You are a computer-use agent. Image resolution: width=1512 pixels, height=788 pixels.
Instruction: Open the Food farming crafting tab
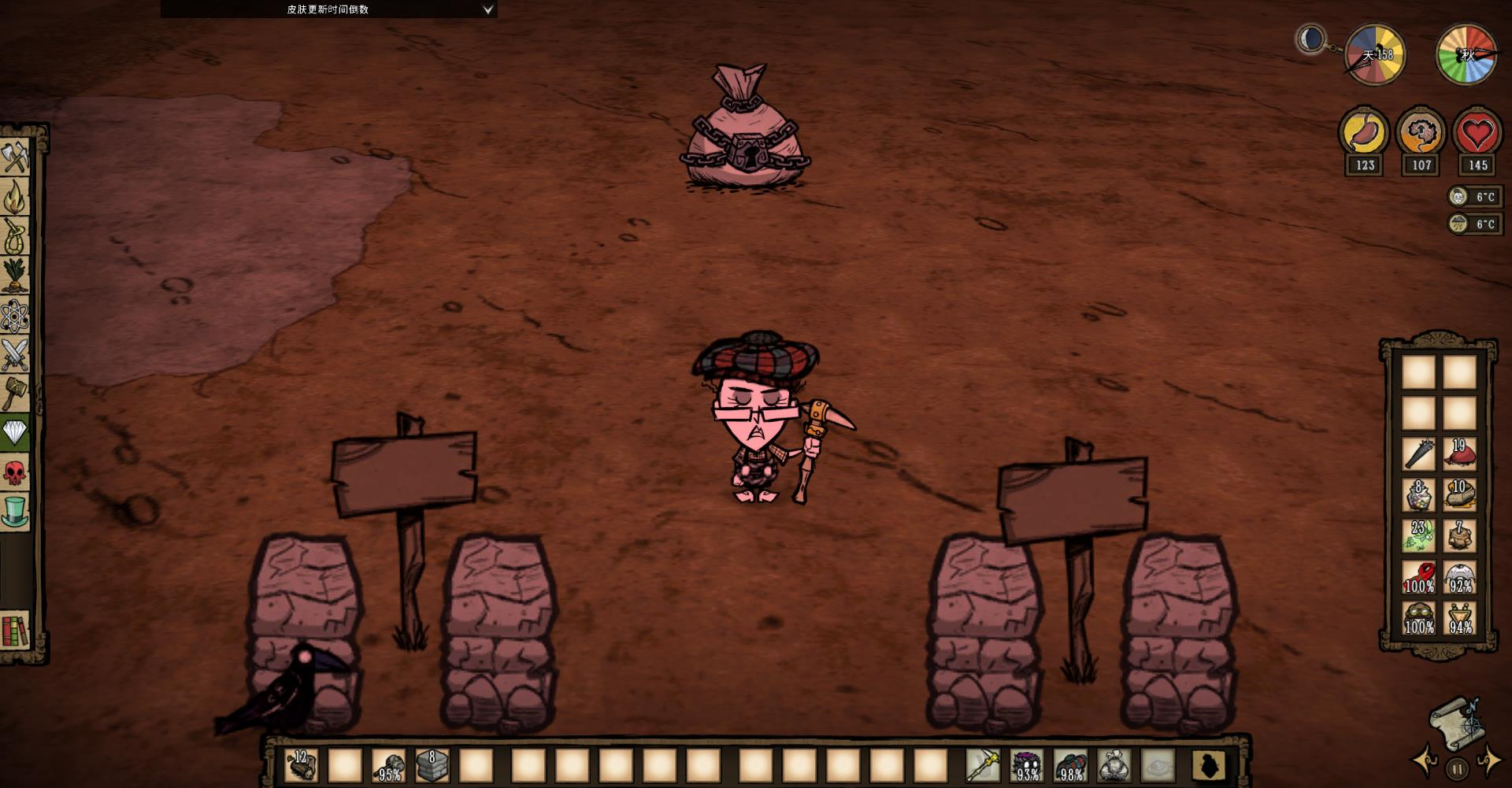[15, 276]
